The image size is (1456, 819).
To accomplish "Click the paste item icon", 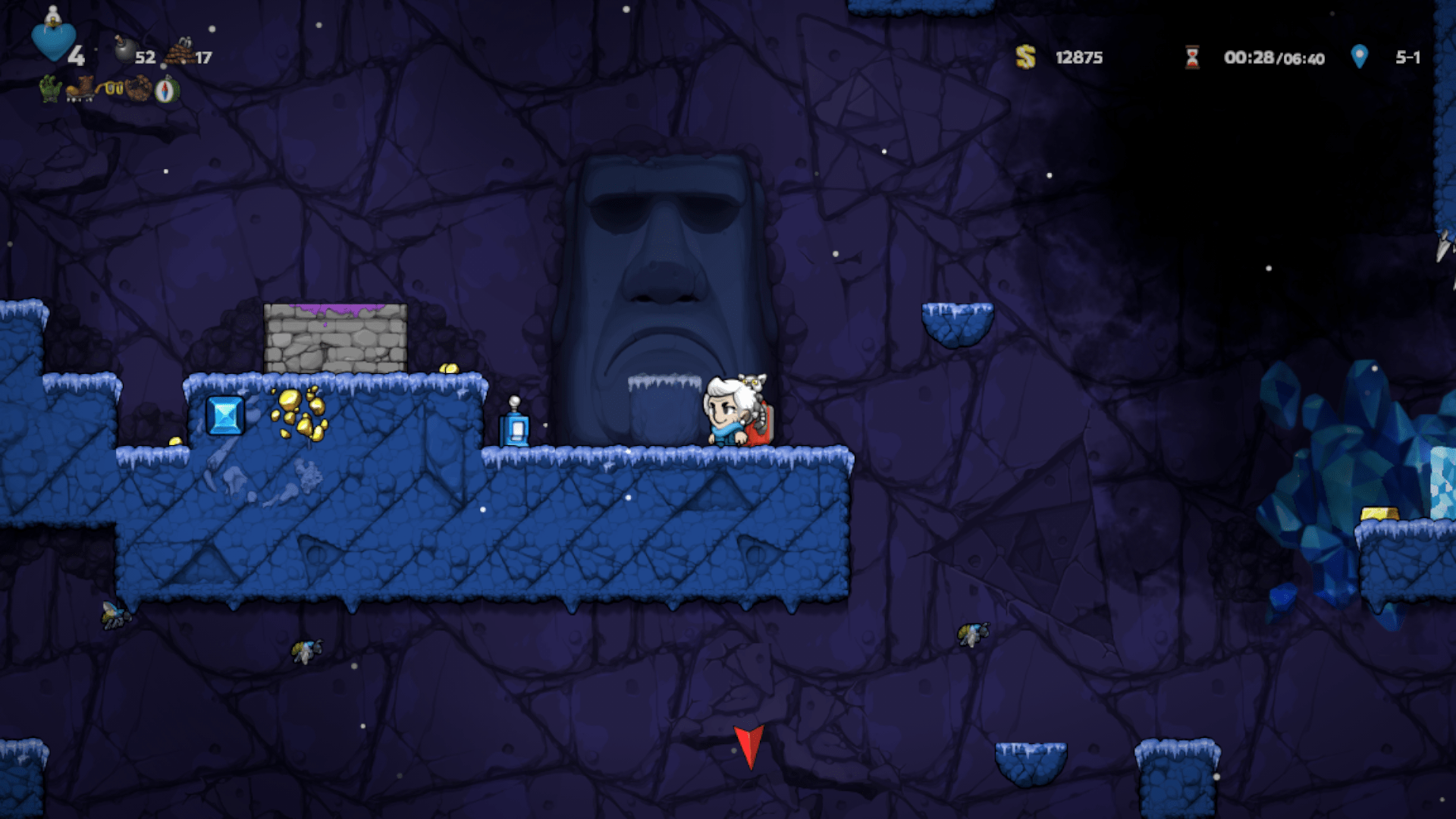I will tap(138, 89).
